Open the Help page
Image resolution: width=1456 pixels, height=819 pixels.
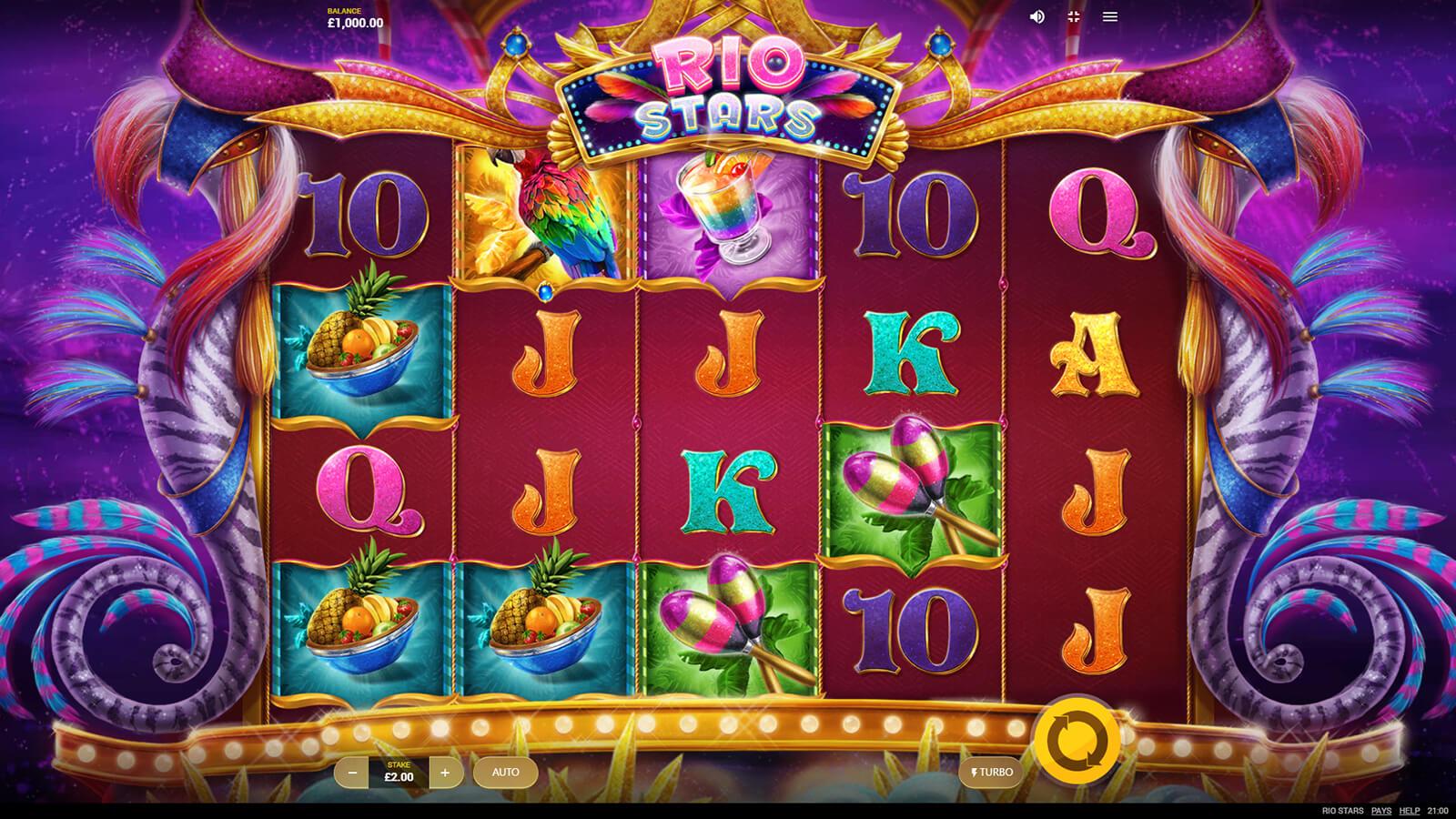[x=1410, y=811]
